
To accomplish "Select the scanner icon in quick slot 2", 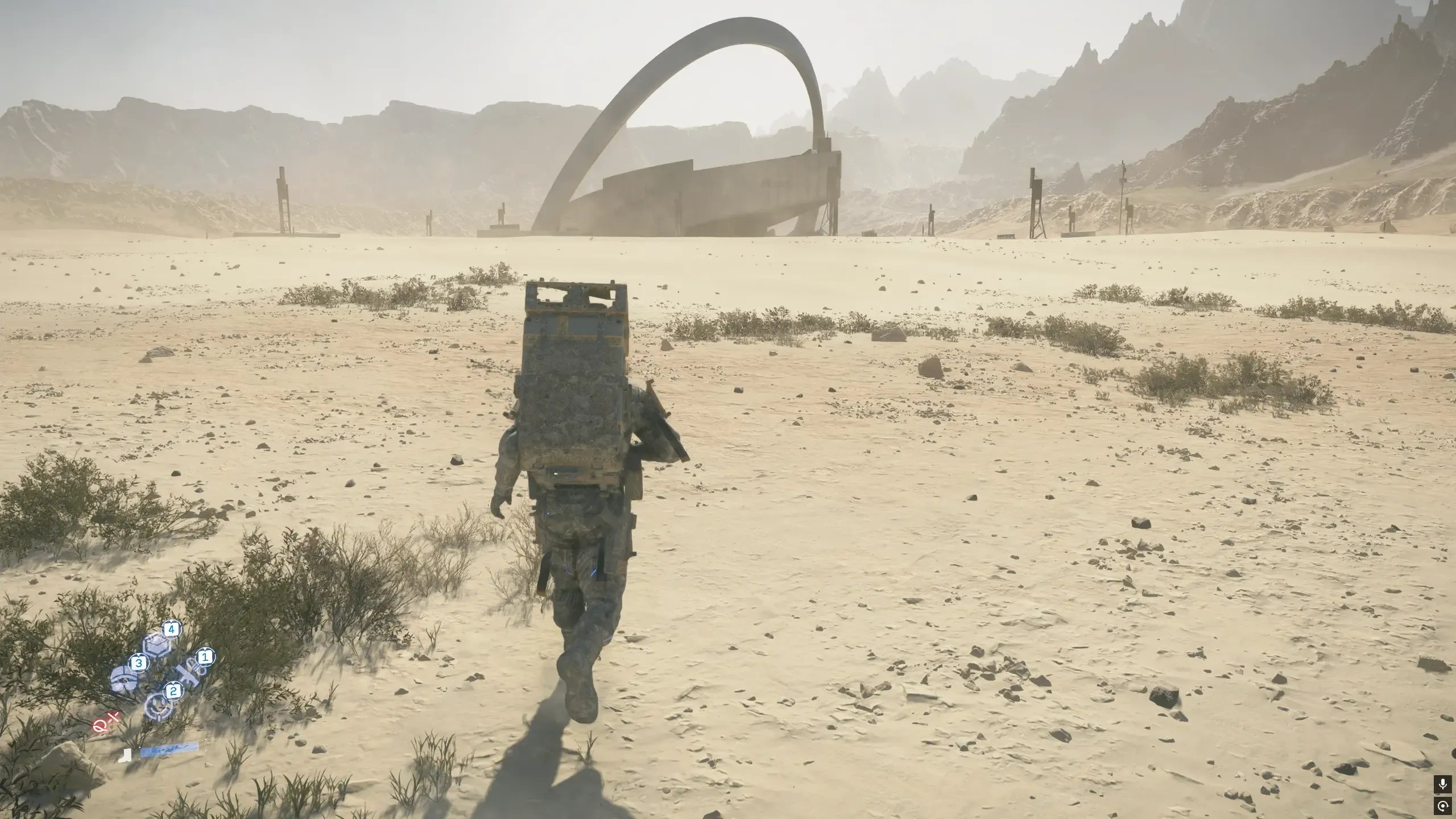I will (159, 707).
